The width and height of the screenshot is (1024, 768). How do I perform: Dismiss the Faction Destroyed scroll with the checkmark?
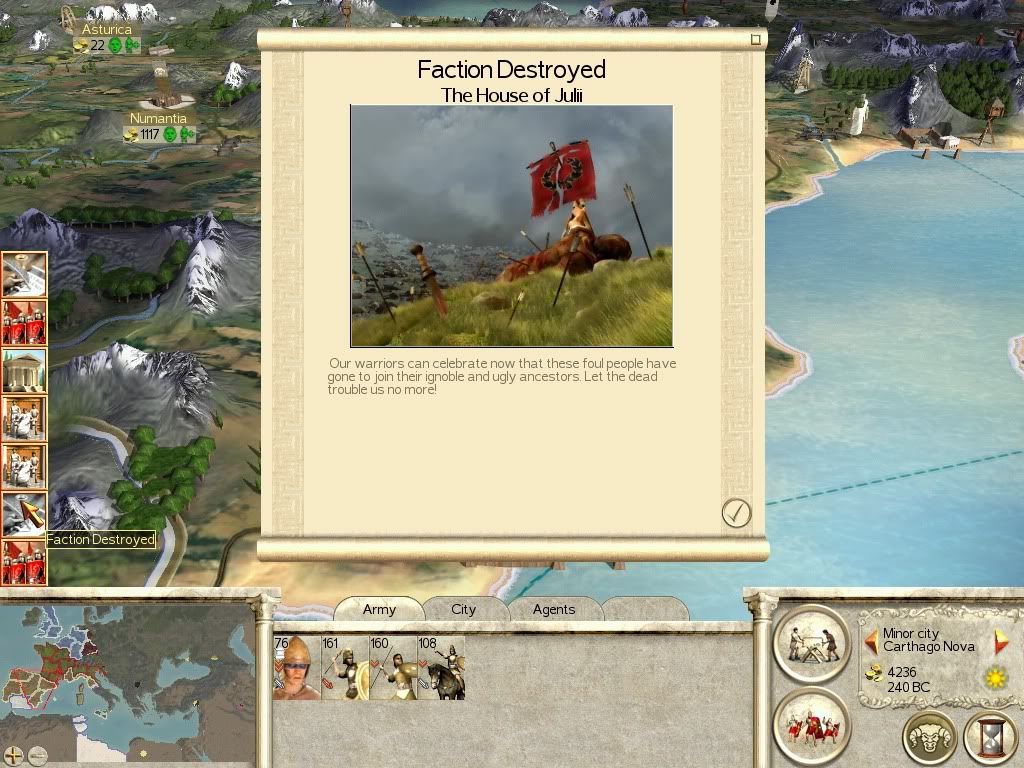736,513
